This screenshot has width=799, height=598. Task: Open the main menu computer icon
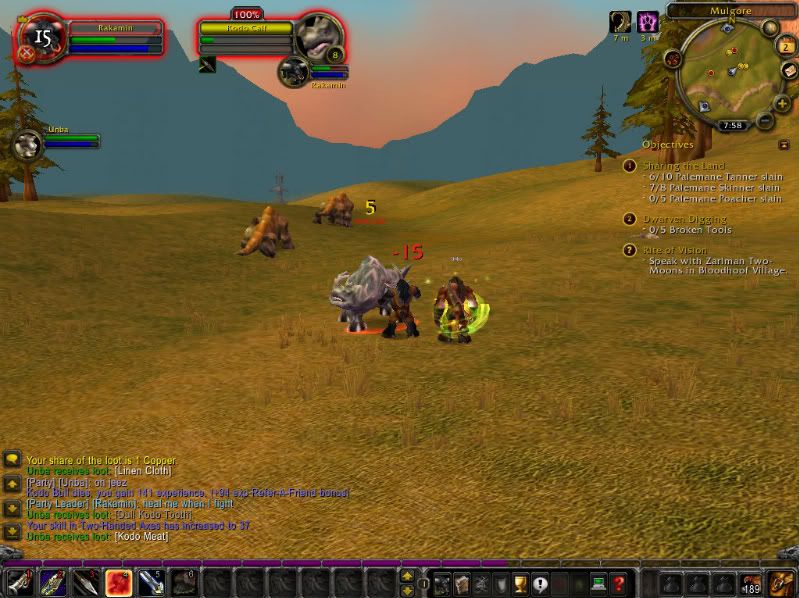pos(600,582)
